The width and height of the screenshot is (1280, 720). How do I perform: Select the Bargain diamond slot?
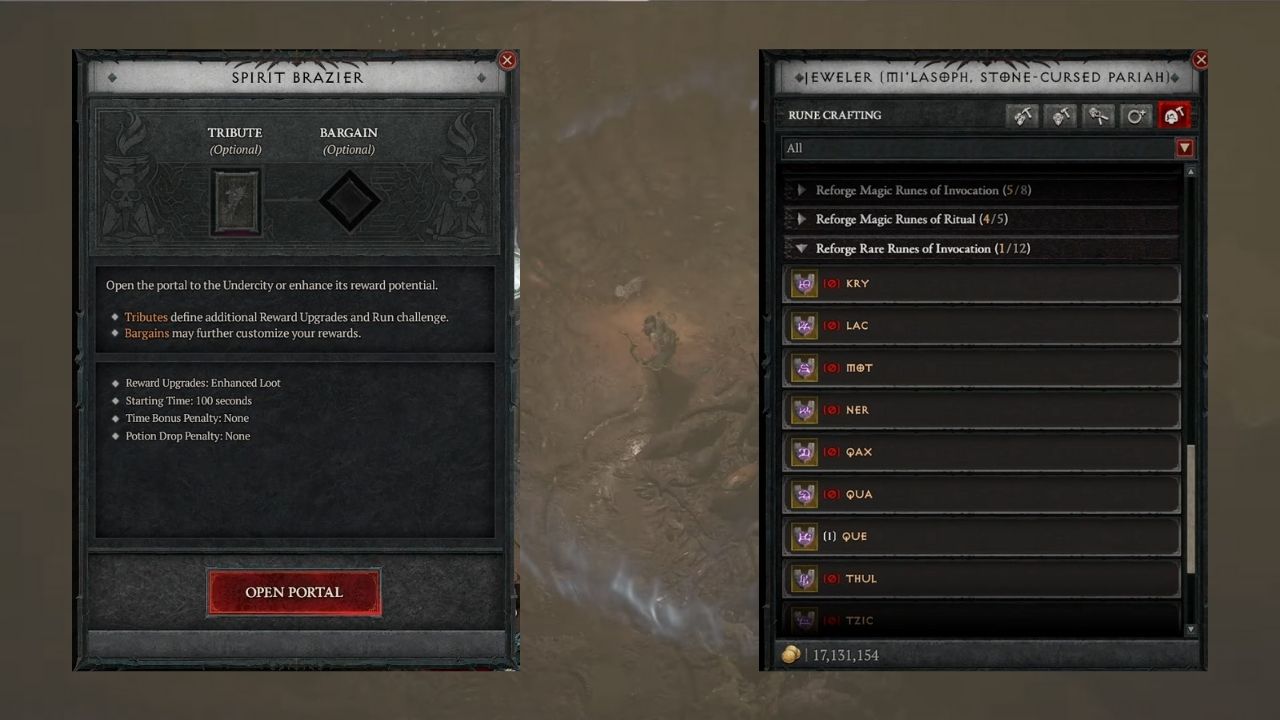(x=349, y=200)
